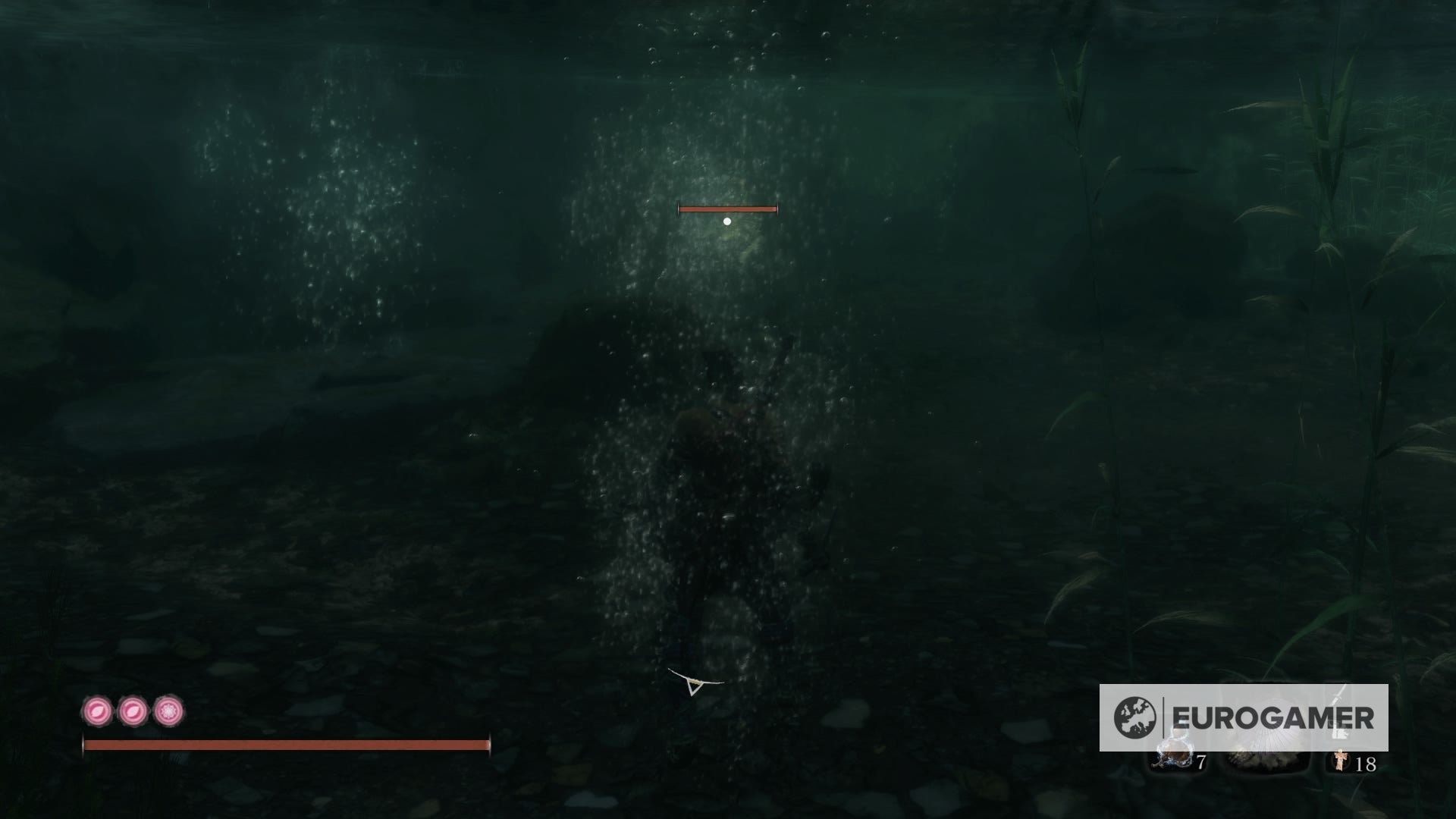This screenshot has height=819, width=1456.
Task: Toggle the white posture dot under the boss bar
Action: [729, 221]
